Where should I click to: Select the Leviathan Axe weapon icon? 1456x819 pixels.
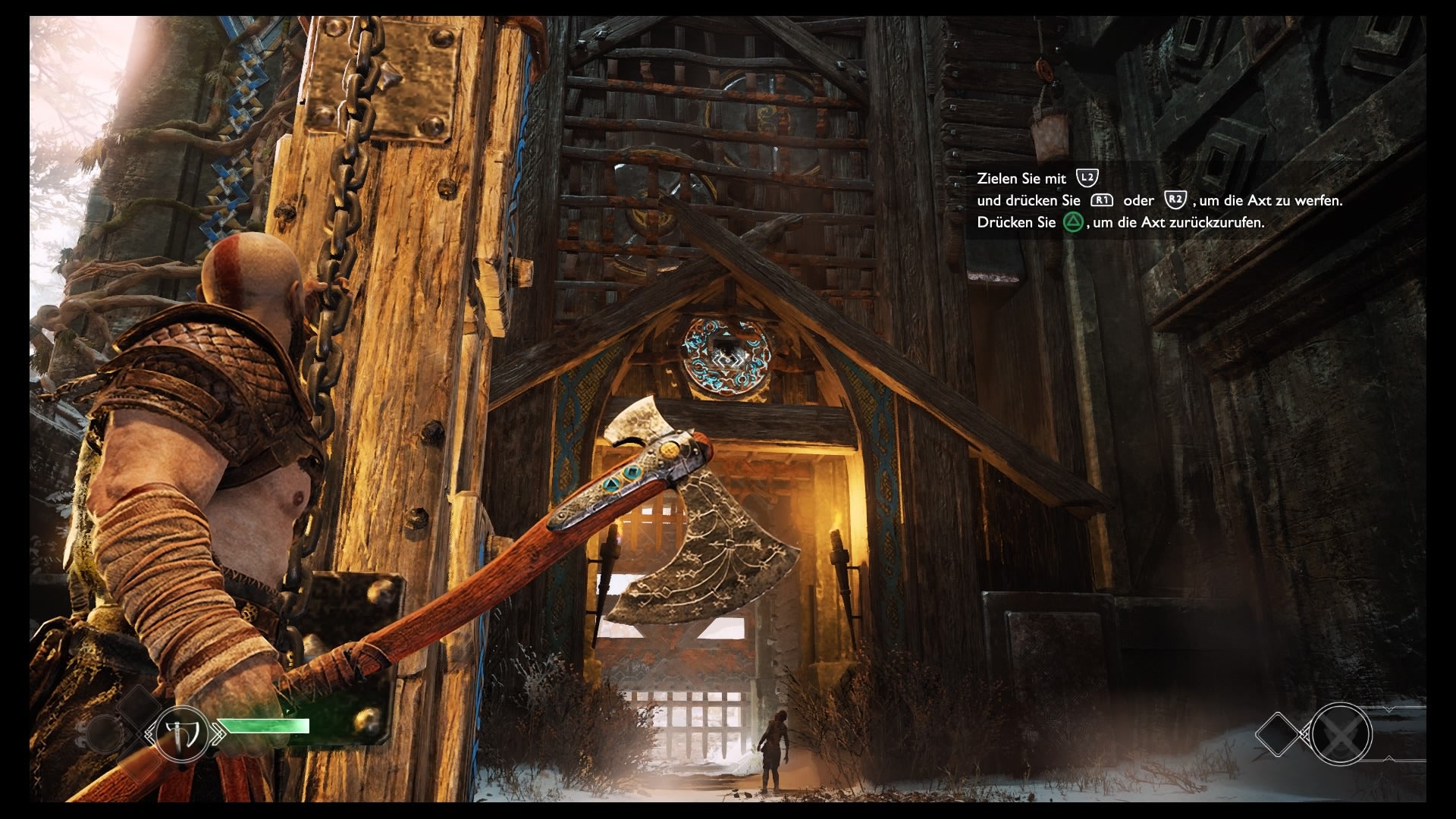tap(184, 733)
